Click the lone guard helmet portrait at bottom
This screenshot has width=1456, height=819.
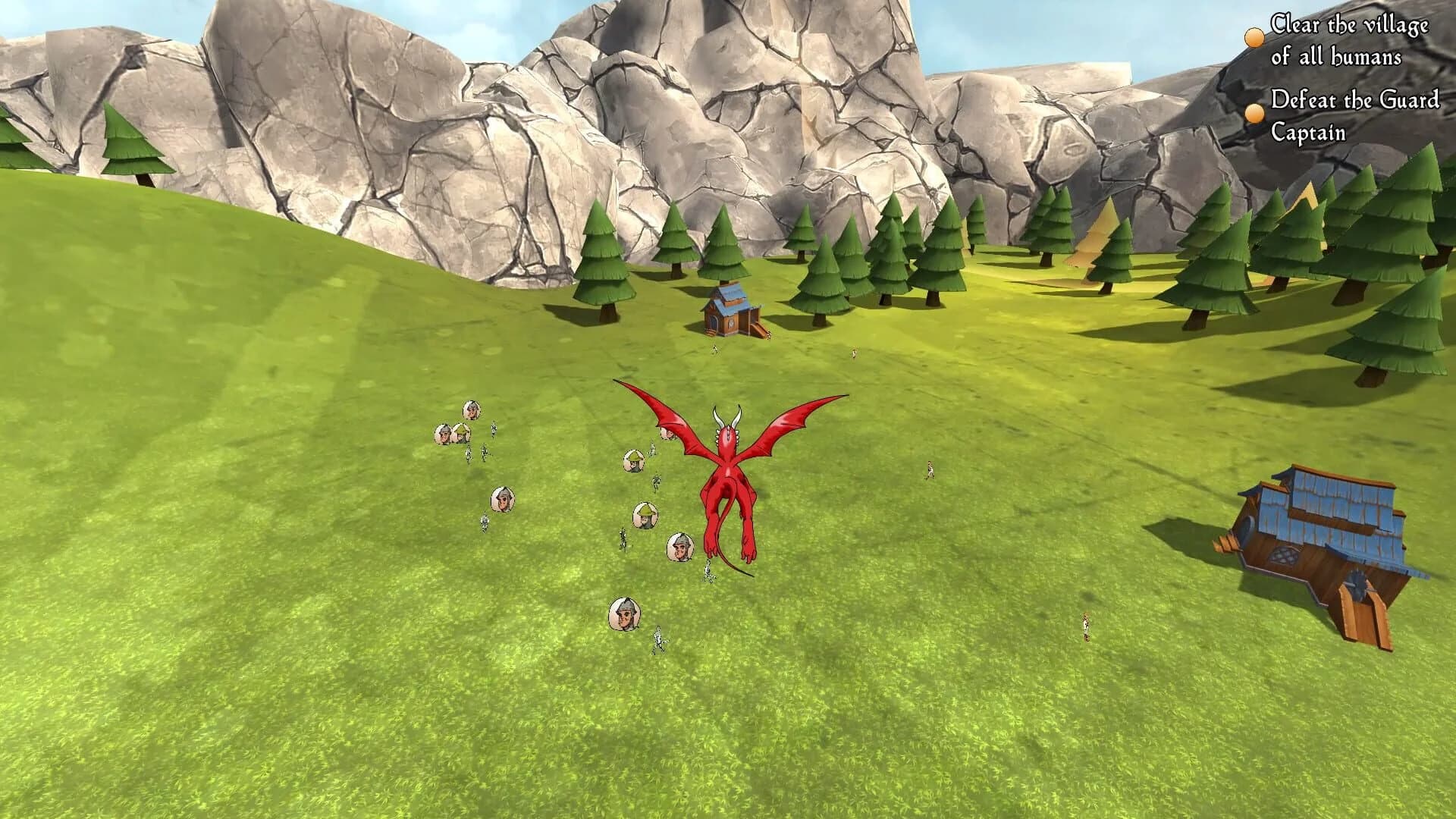(625, 613)
